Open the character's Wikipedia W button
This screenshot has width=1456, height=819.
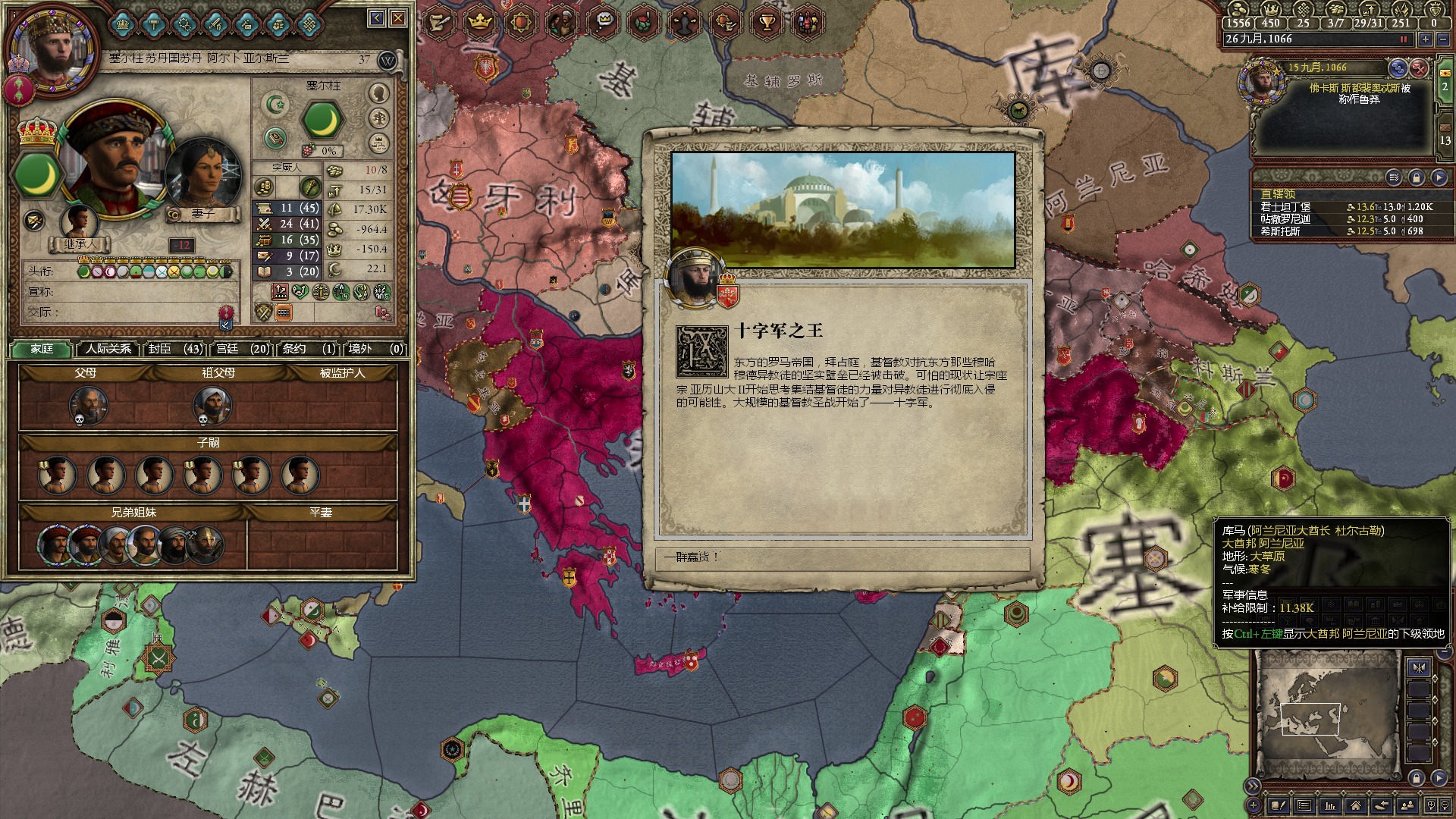(x=388, y=60)
